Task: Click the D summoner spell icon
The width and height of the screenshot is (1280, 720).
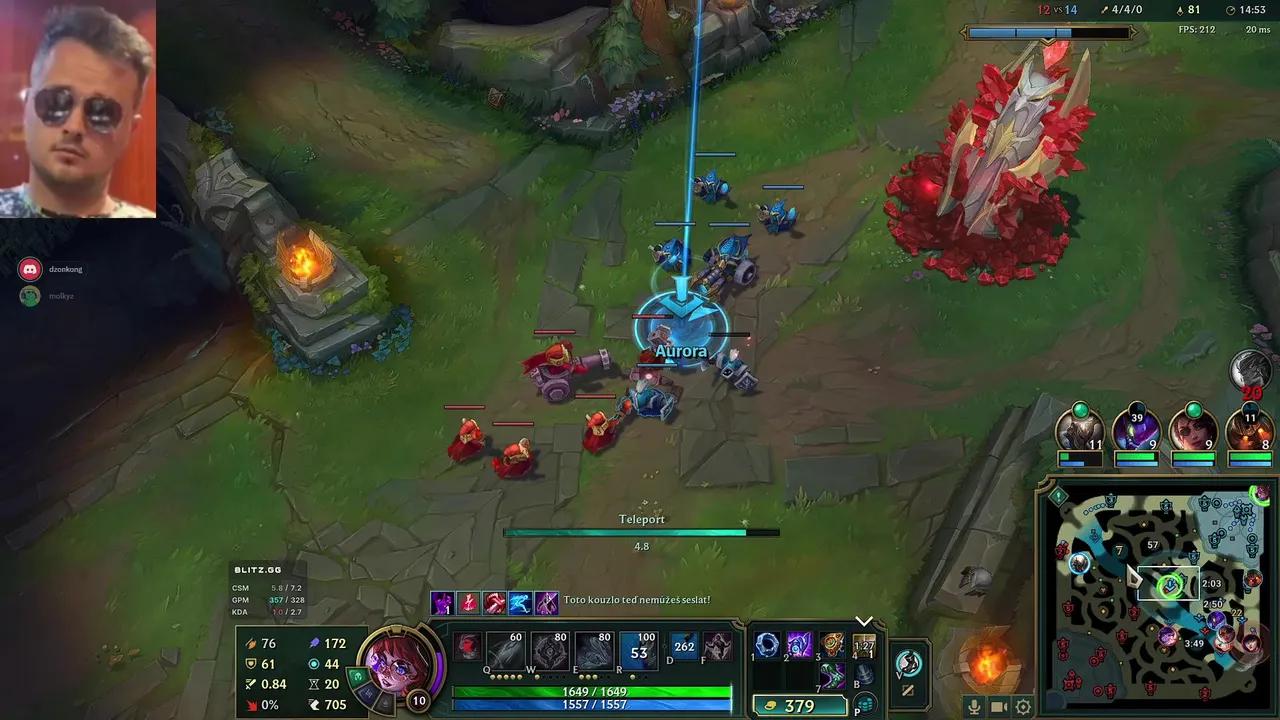Action: click(686, 648)
